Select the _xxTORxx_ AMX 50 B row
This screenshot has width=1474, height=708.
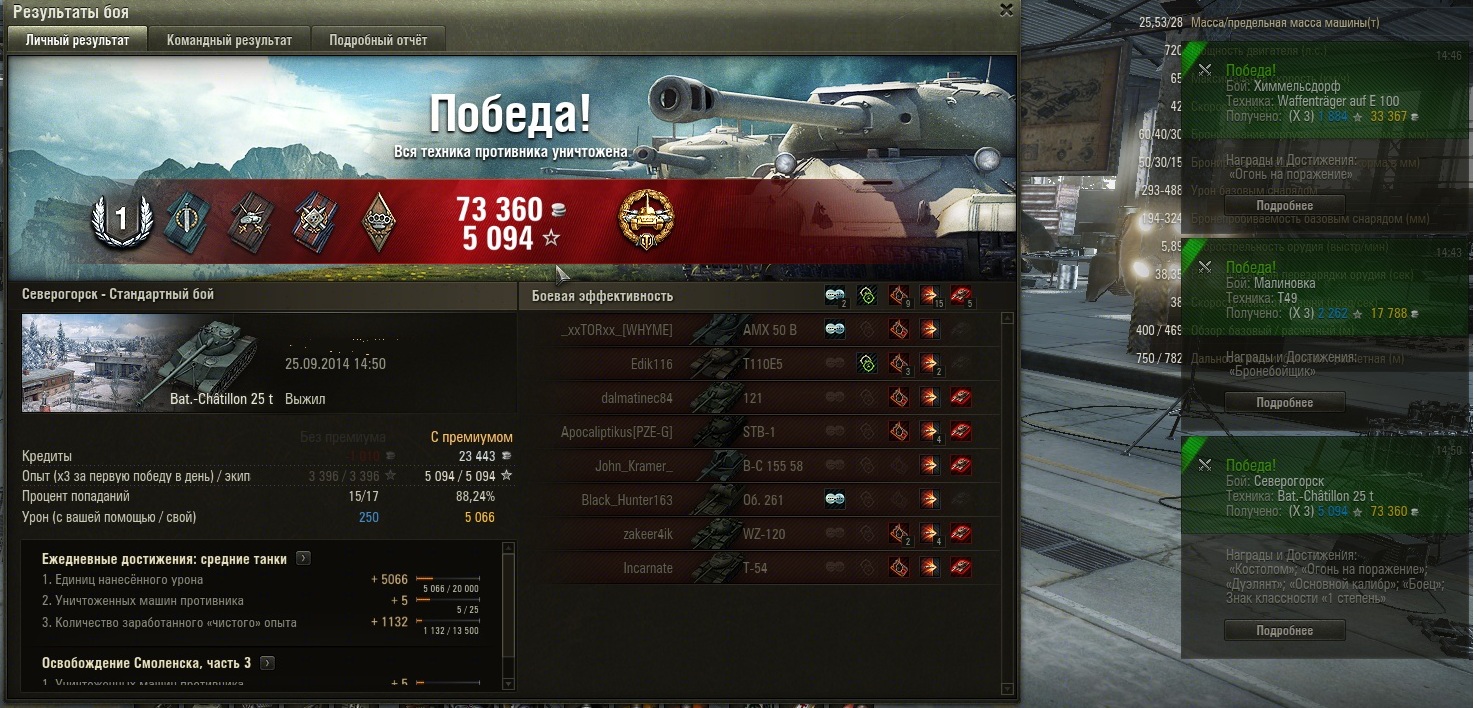point(760,330)
